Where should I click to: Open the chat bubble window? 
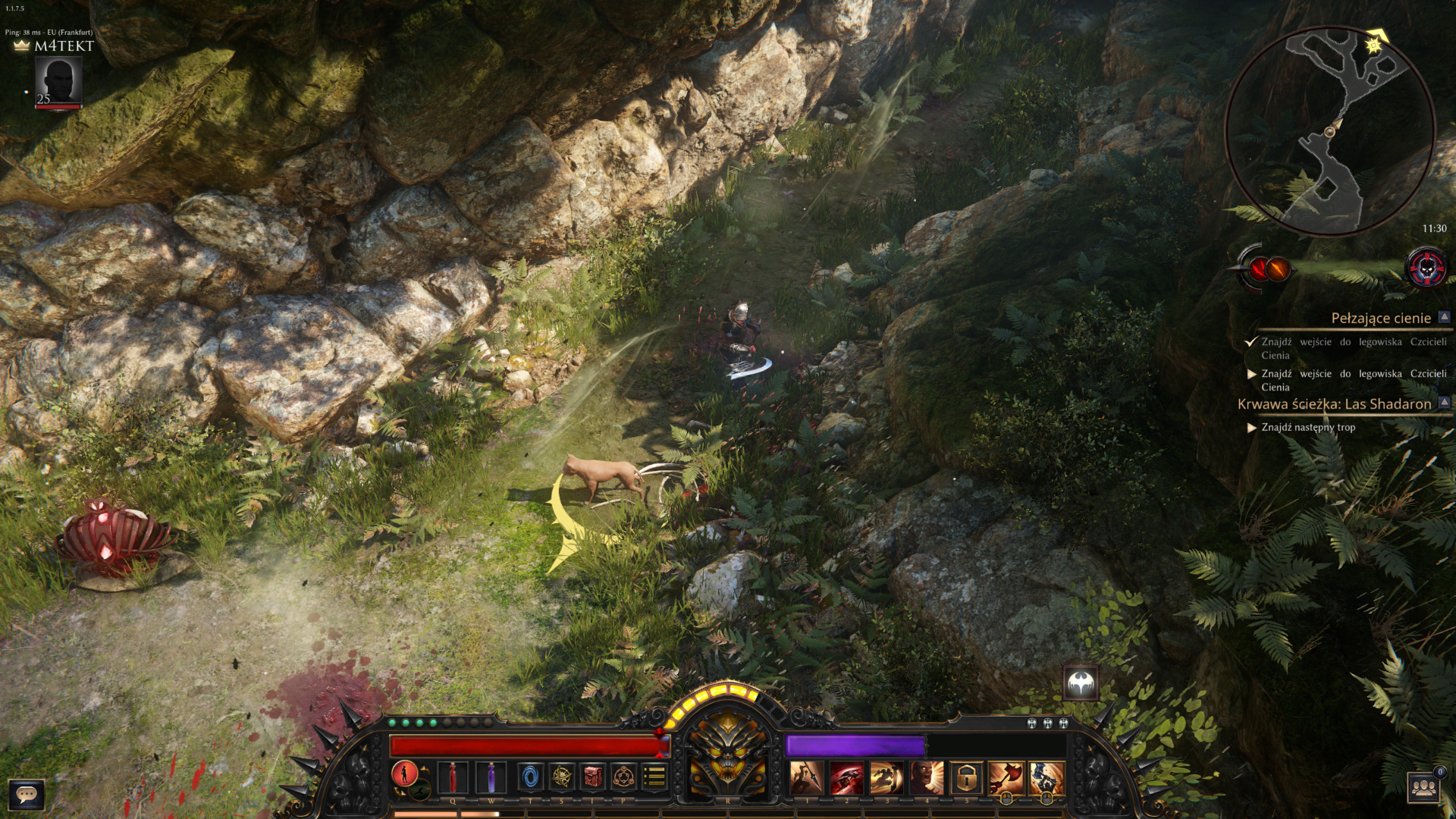tap(27, 795)
